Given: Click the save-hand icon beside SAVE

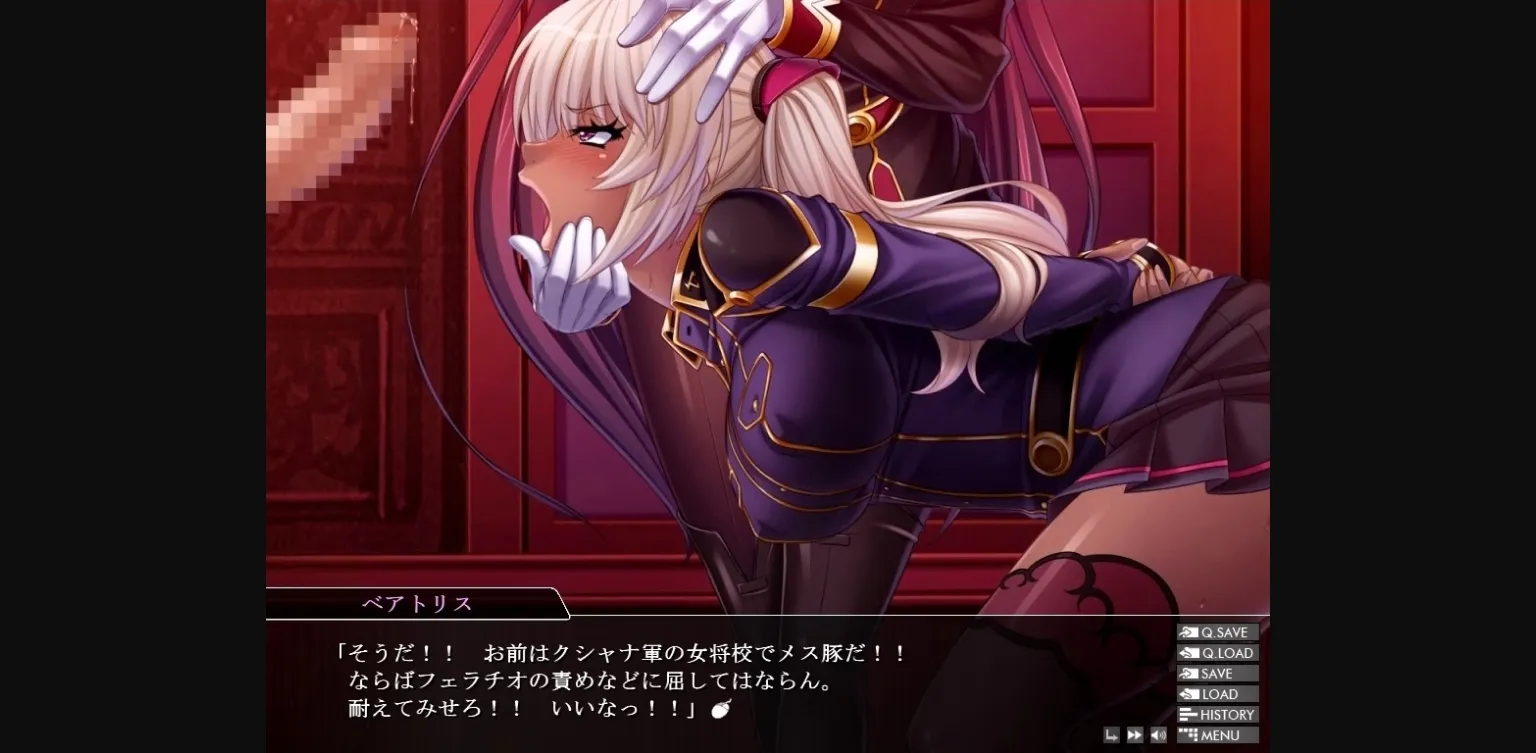Looking at the screenshot, I should tap(1188, 673).
